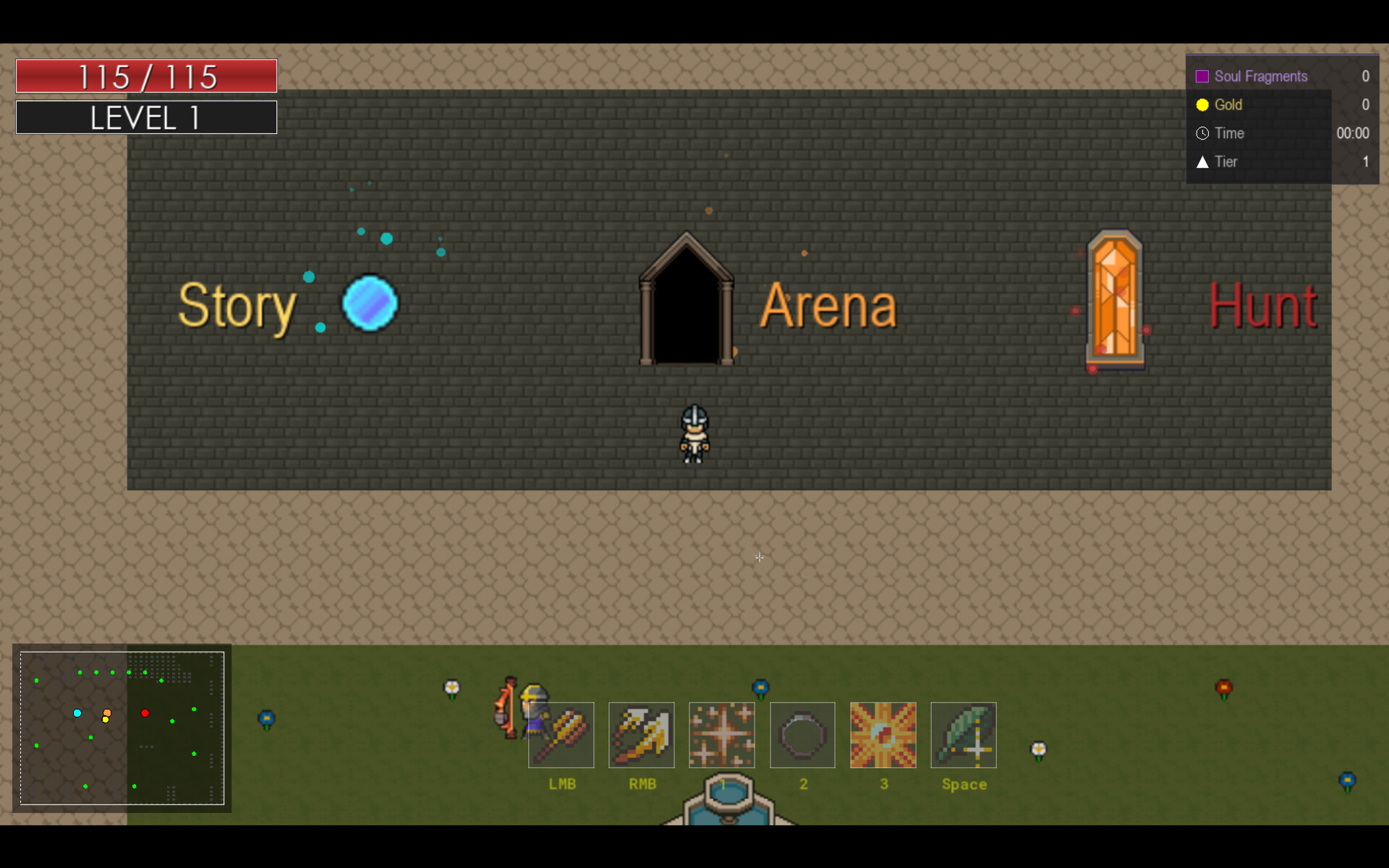Screen dimensions: 1389x868
Task: Click the clock icon next to Time
Action: [1203, 133]
